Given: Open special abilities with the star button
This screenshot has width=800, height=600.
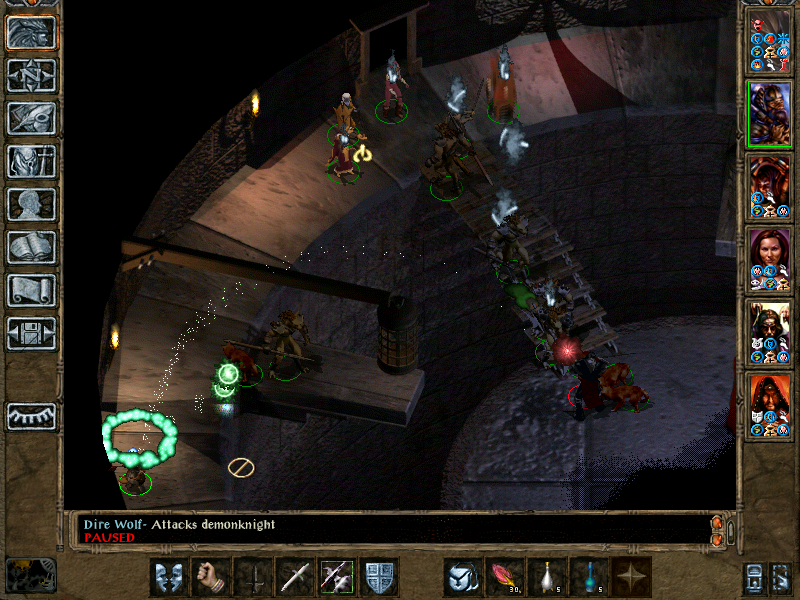Looking at the screenshot, I should [x=631, y=577].
